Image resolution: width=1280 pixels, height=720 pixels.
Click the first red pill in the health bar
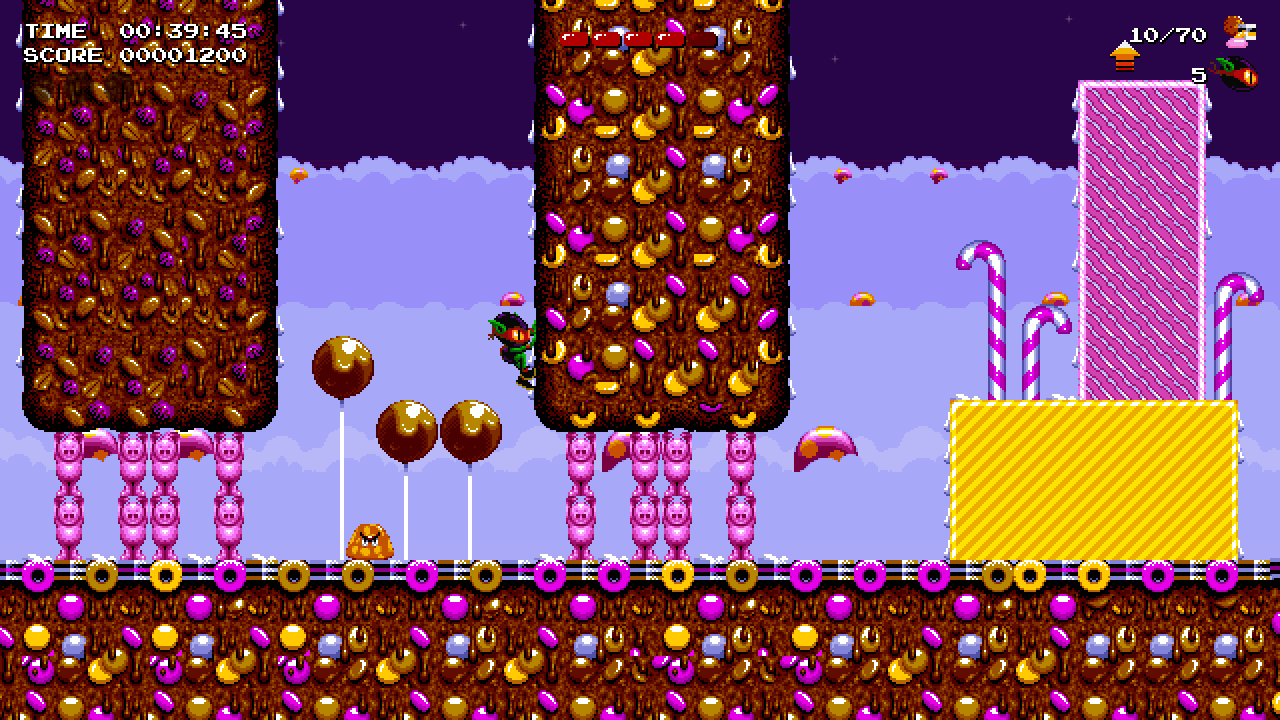click(x=575, y=38)
